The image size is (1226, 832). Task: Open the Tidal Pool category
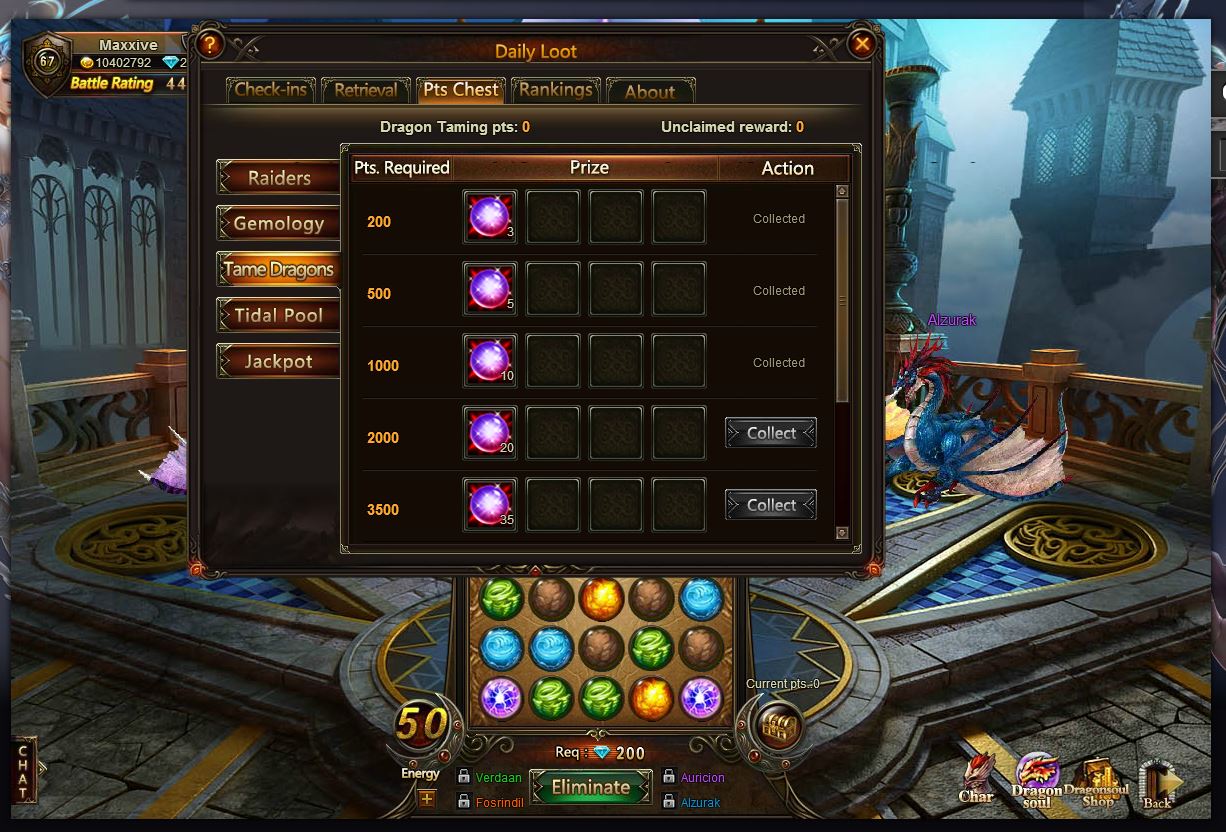coord(279,315)
